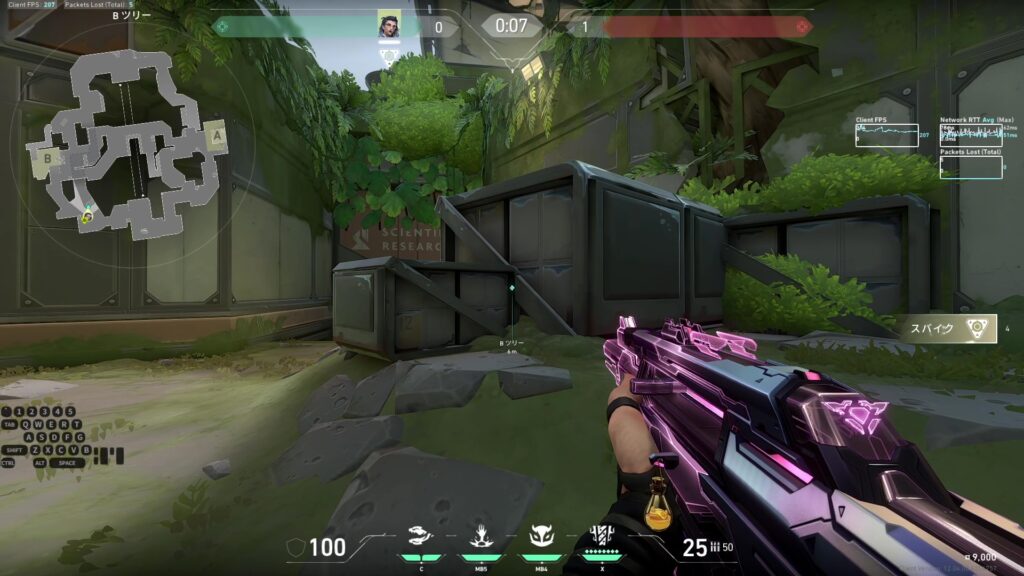Activate the C ability with two hands icon
1024x576 pixels.
click(x=422, y=538)
